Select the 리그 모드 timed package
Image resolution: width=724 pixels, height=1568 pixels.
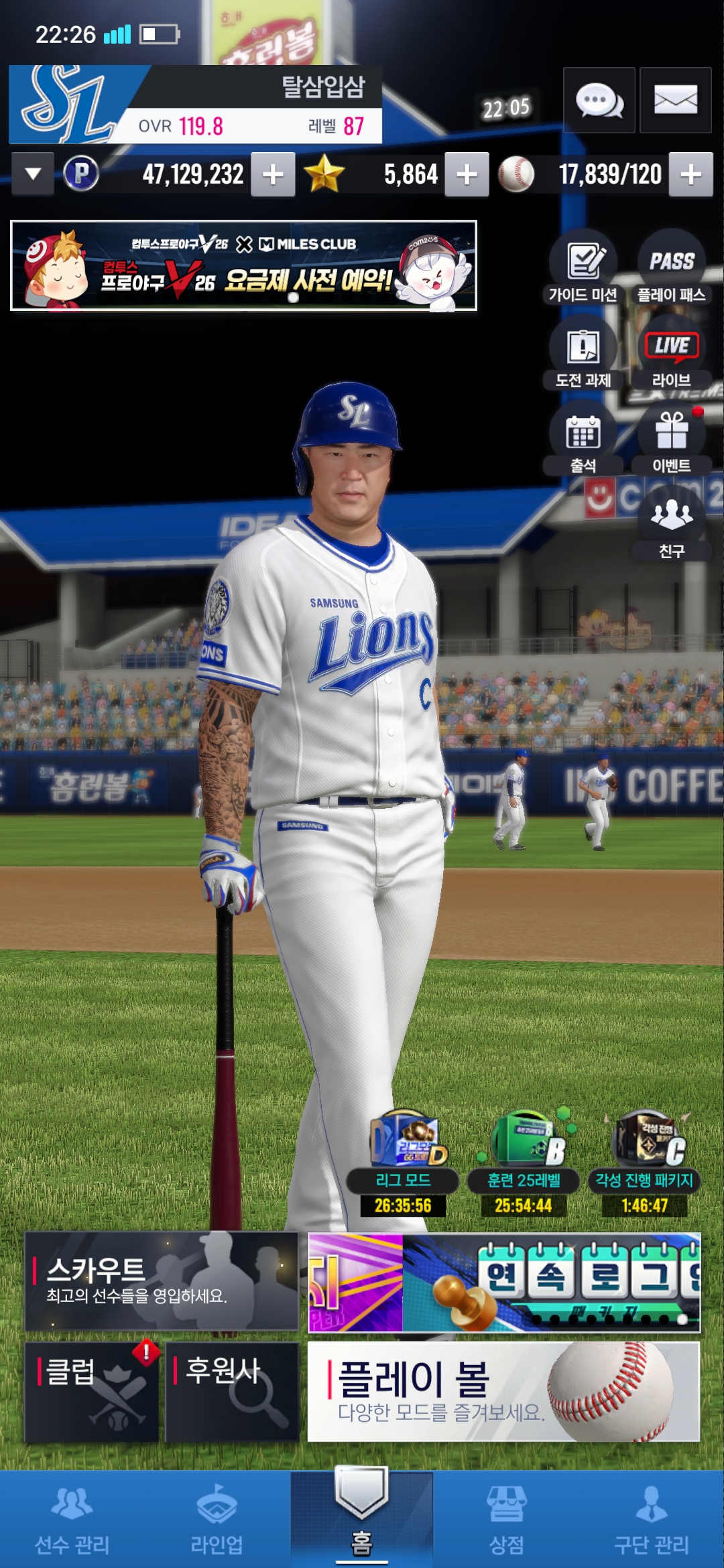click(x=403, y=1166)
